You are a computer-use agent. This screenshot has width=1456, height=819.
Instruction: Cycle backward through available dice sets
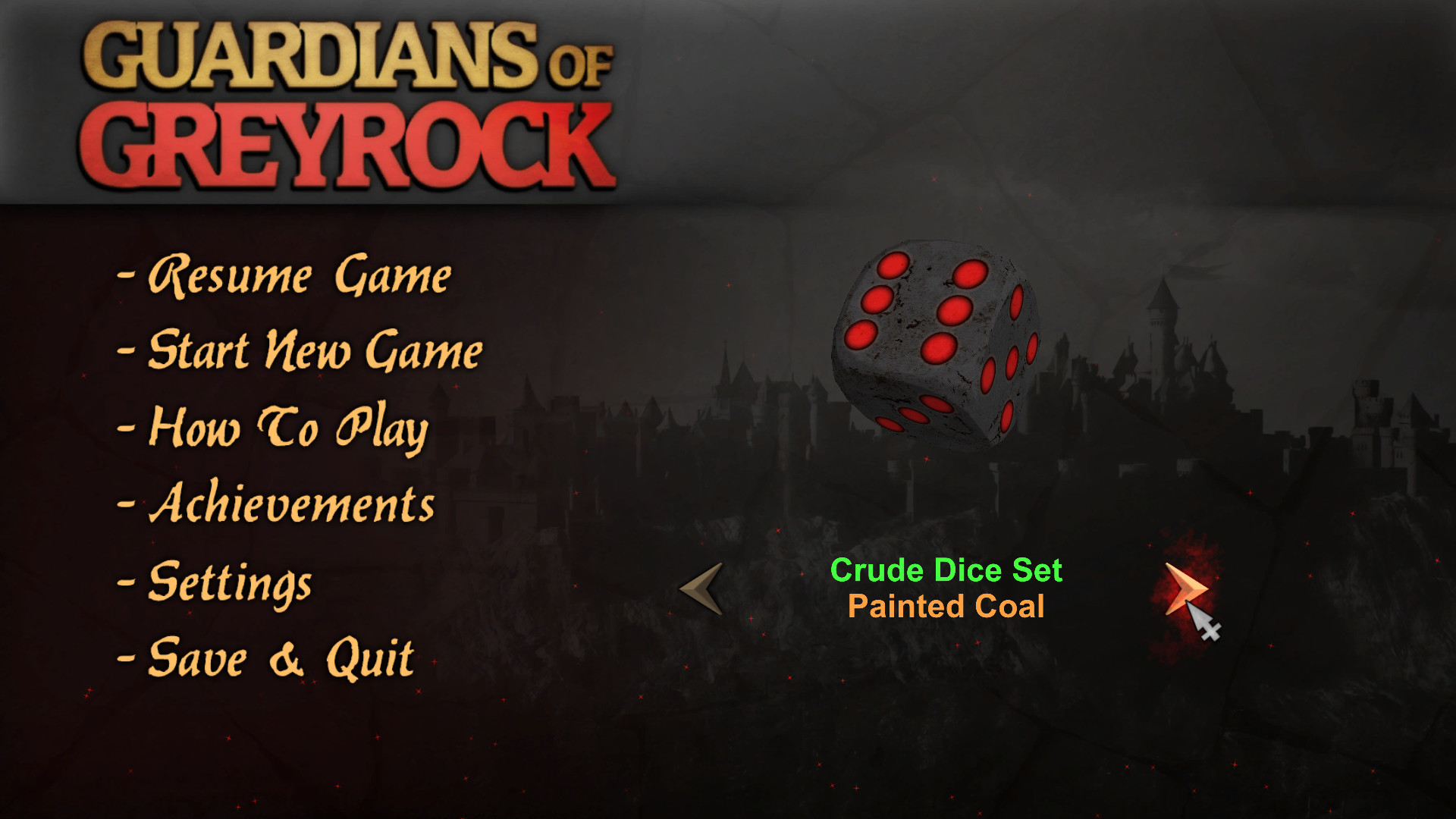(x=699, y=588)
